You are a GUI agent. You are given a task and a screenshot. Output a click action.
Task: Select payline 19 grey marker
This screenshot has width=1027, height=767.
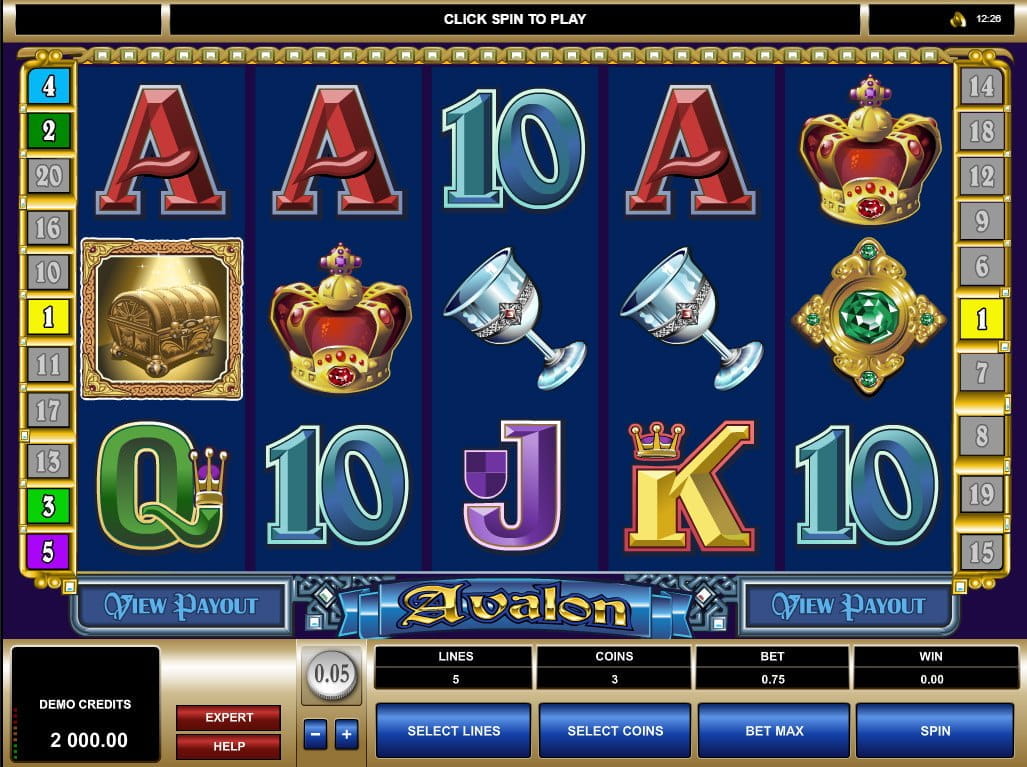(981, 495)
